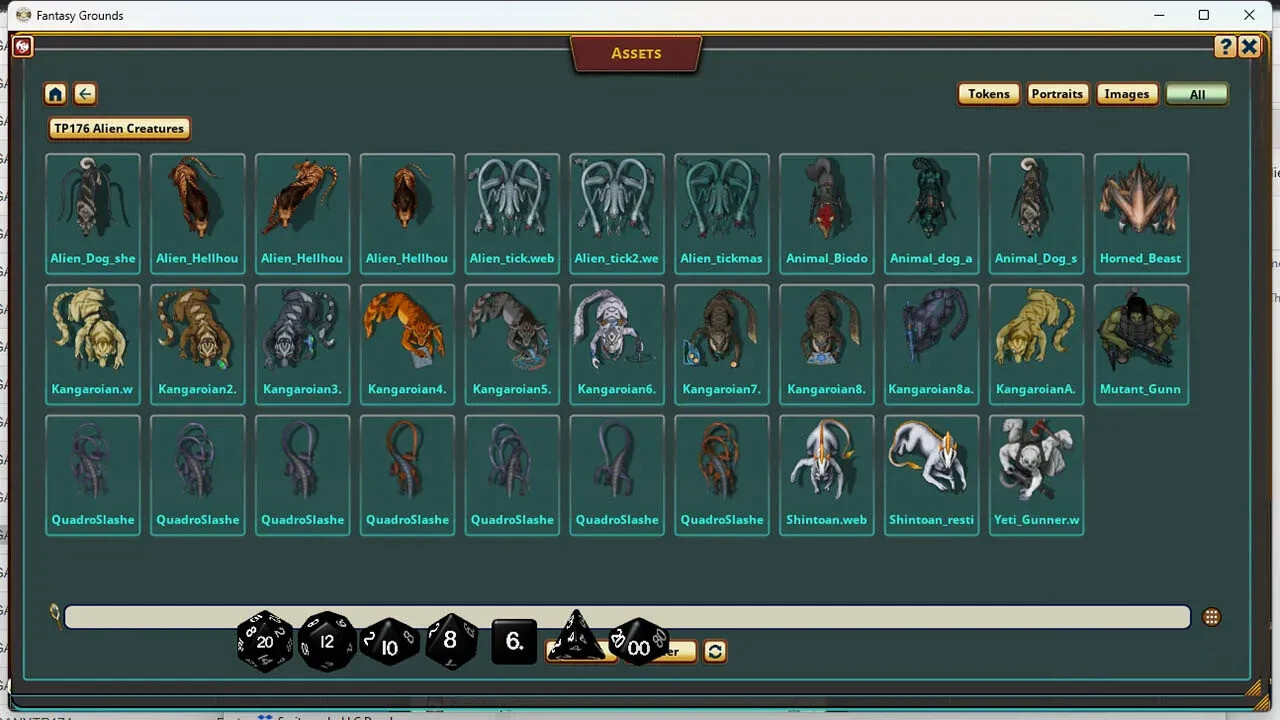Image resolution: width=1280 pixels, height=720 pixels.
Task: Toggle the Portraits filter
Action: click(x=1057, y=93)
